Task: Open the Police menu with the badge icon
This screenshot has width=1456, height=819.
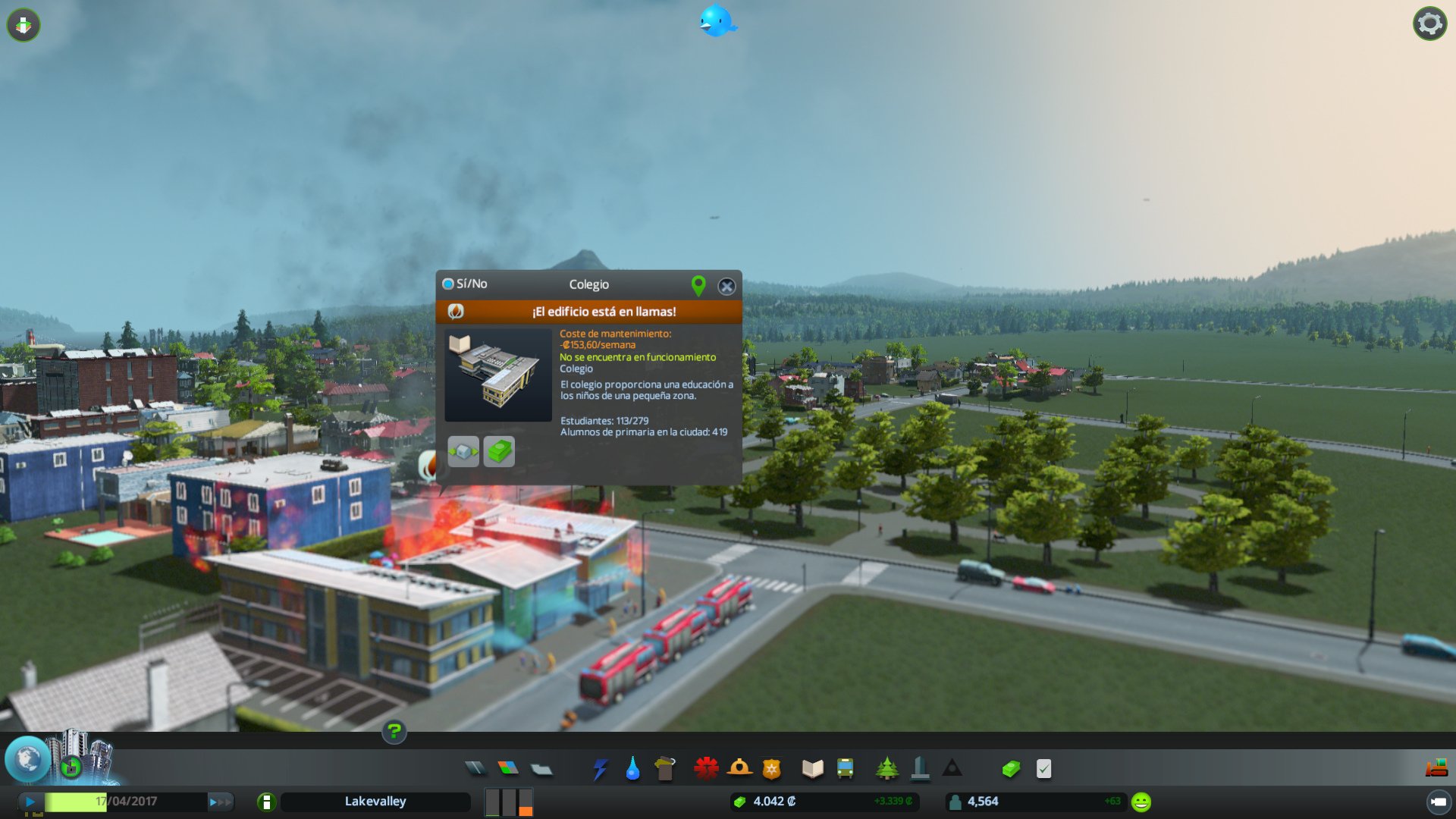Action: (x=770, y=768)
